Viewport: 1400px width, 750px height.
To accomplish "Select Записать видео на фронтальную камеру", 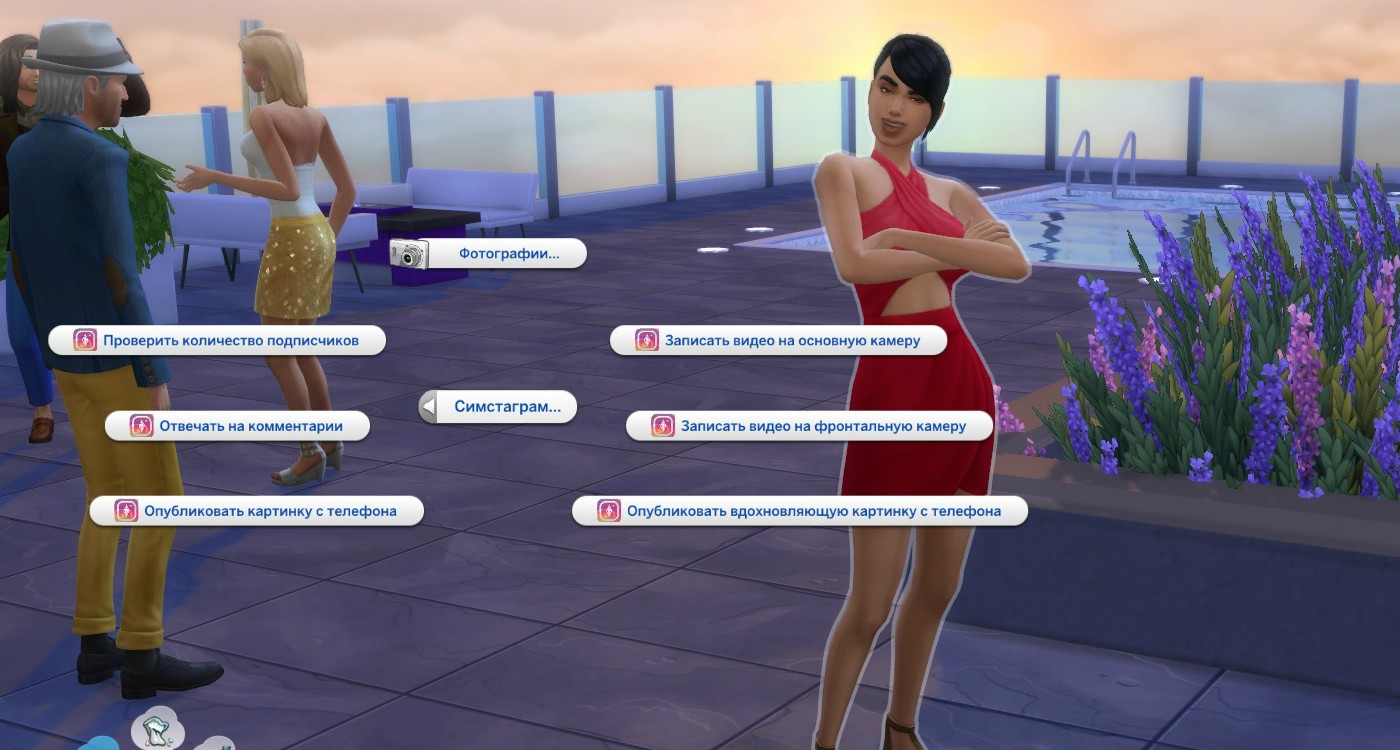I will coord(809,426).
